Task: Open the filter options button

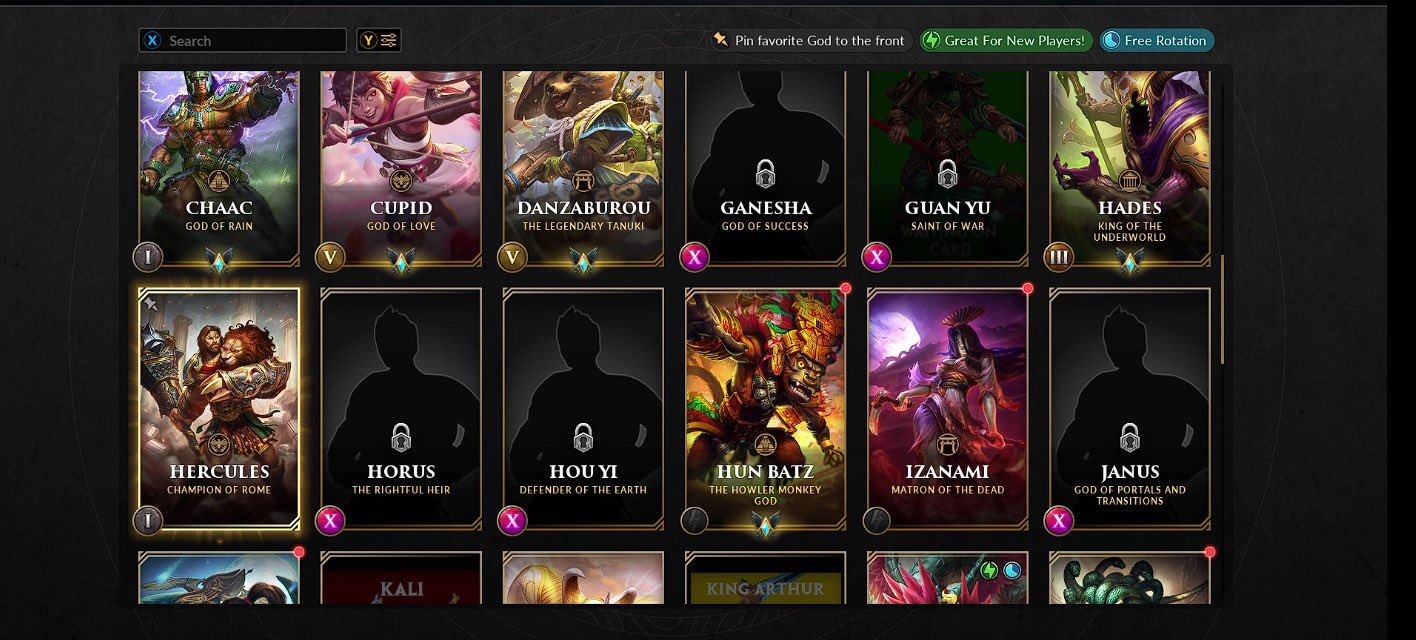Action: point(379,41)
